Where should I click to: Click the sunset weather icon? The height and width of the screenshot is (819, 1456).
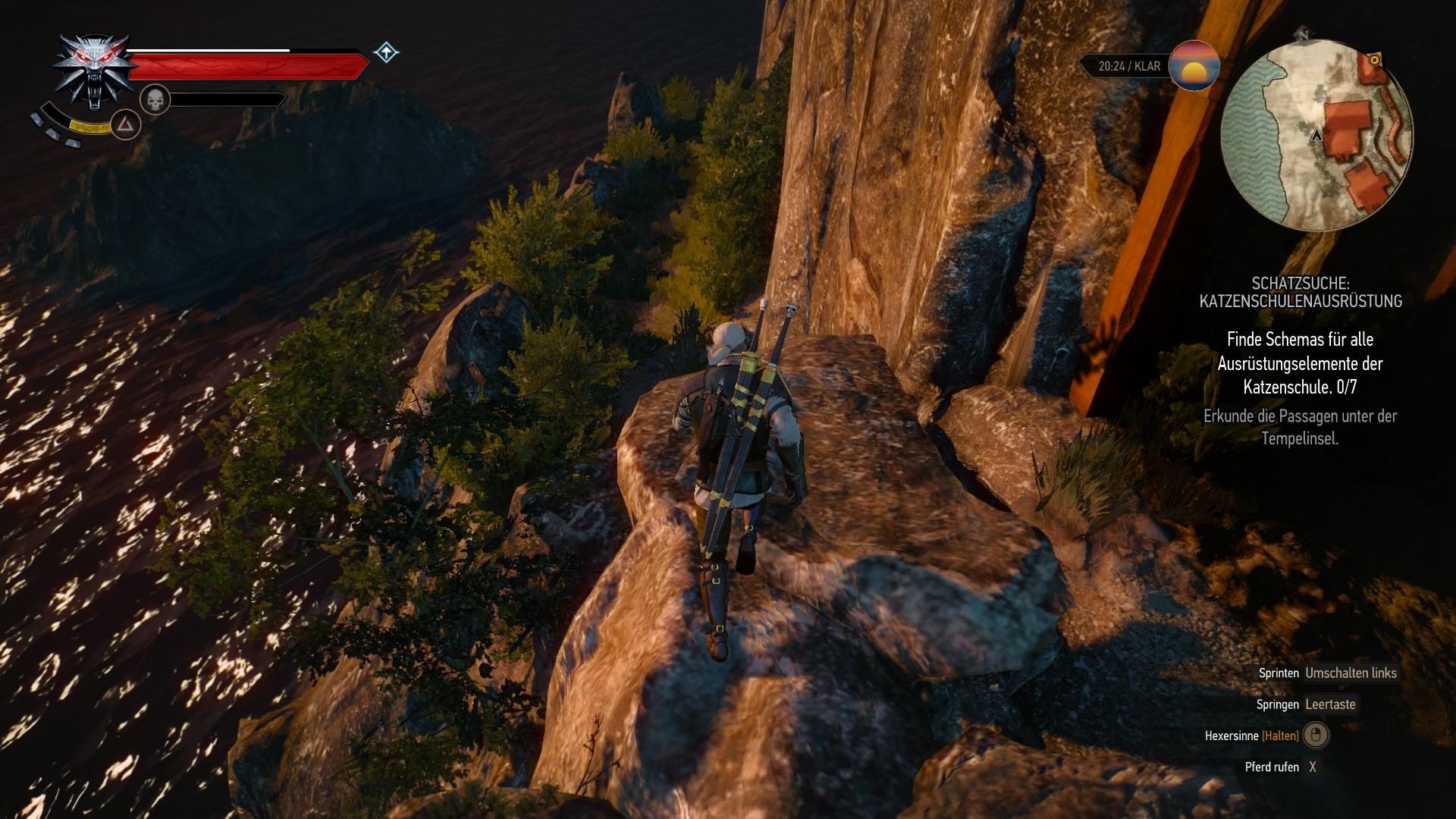tap(1194, 66)
